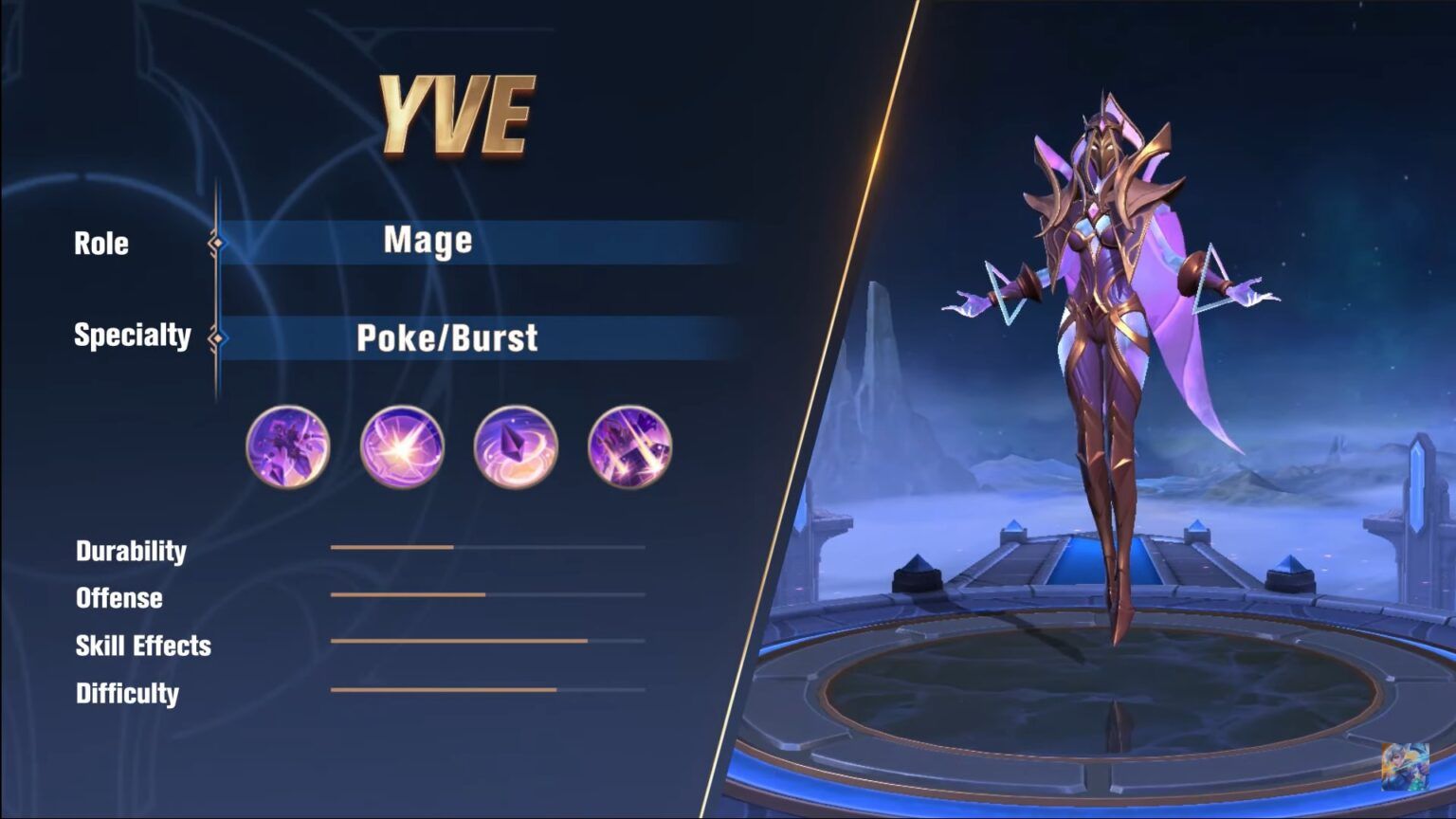
Task: Click the single floating crystal skill icon
Action: coord(516,446)
